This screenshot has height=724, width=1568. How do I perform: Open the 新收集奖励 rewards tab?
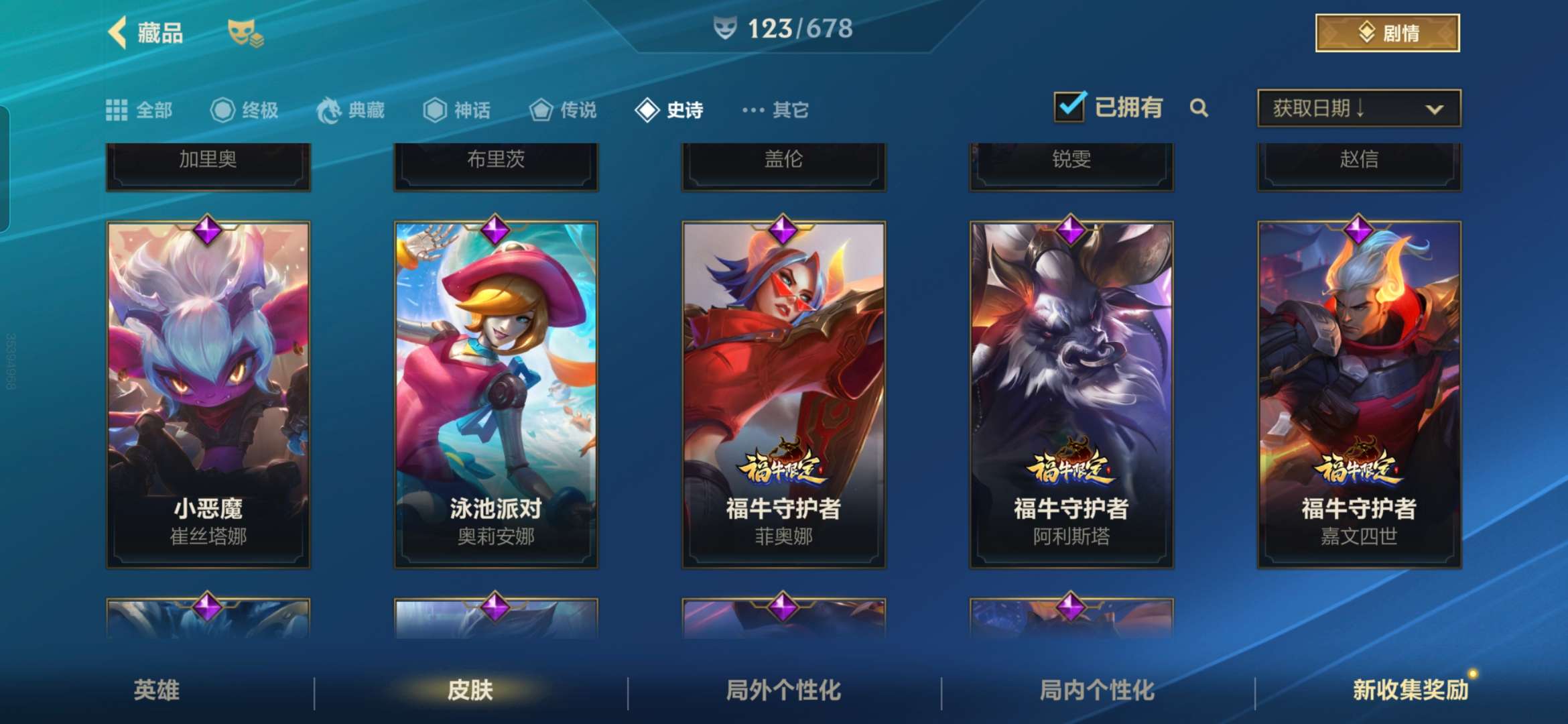(x=1410, y=690)
